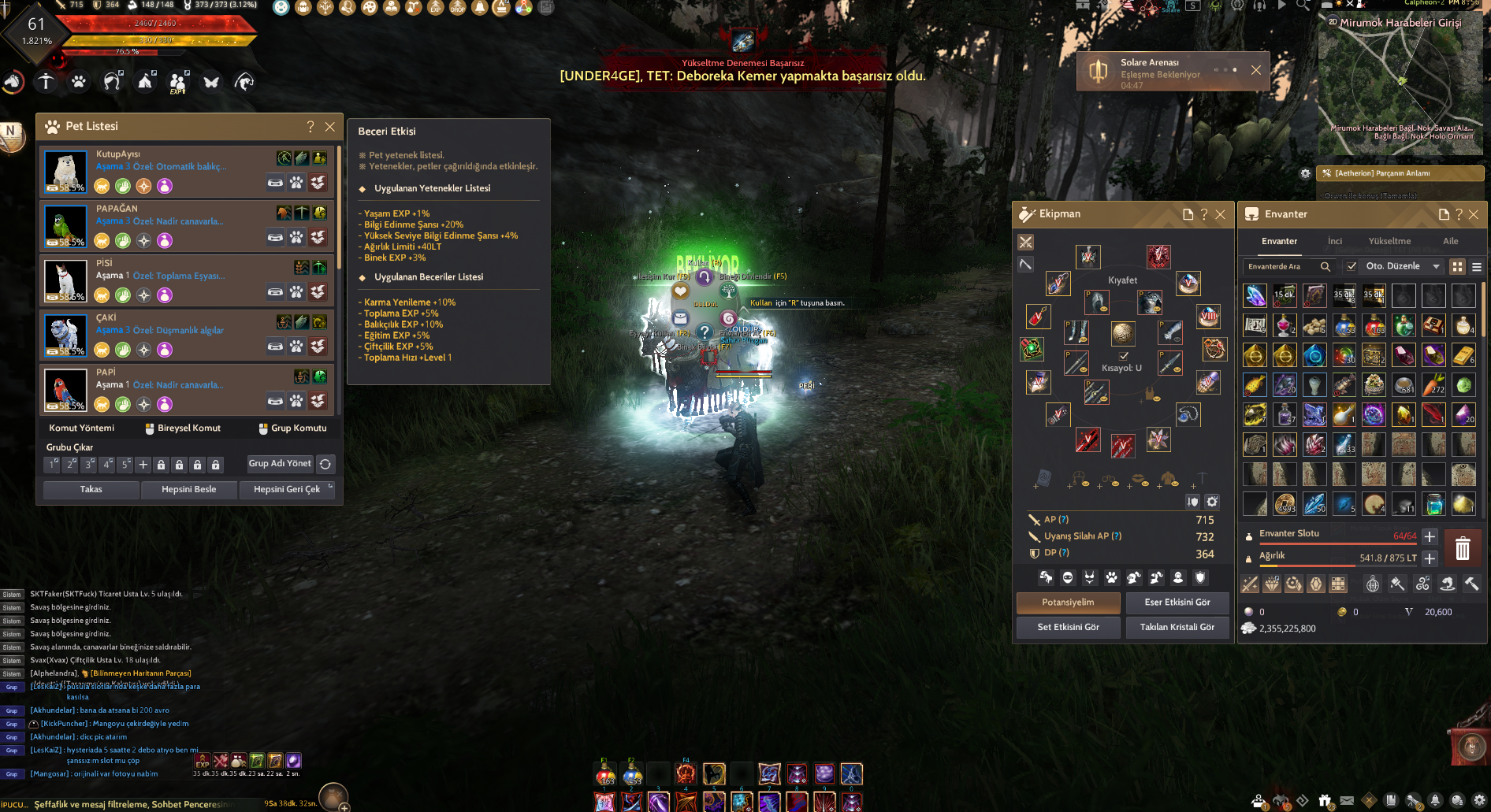Select the helmet appearance filter icon in Ekipman

point(1046,577)
